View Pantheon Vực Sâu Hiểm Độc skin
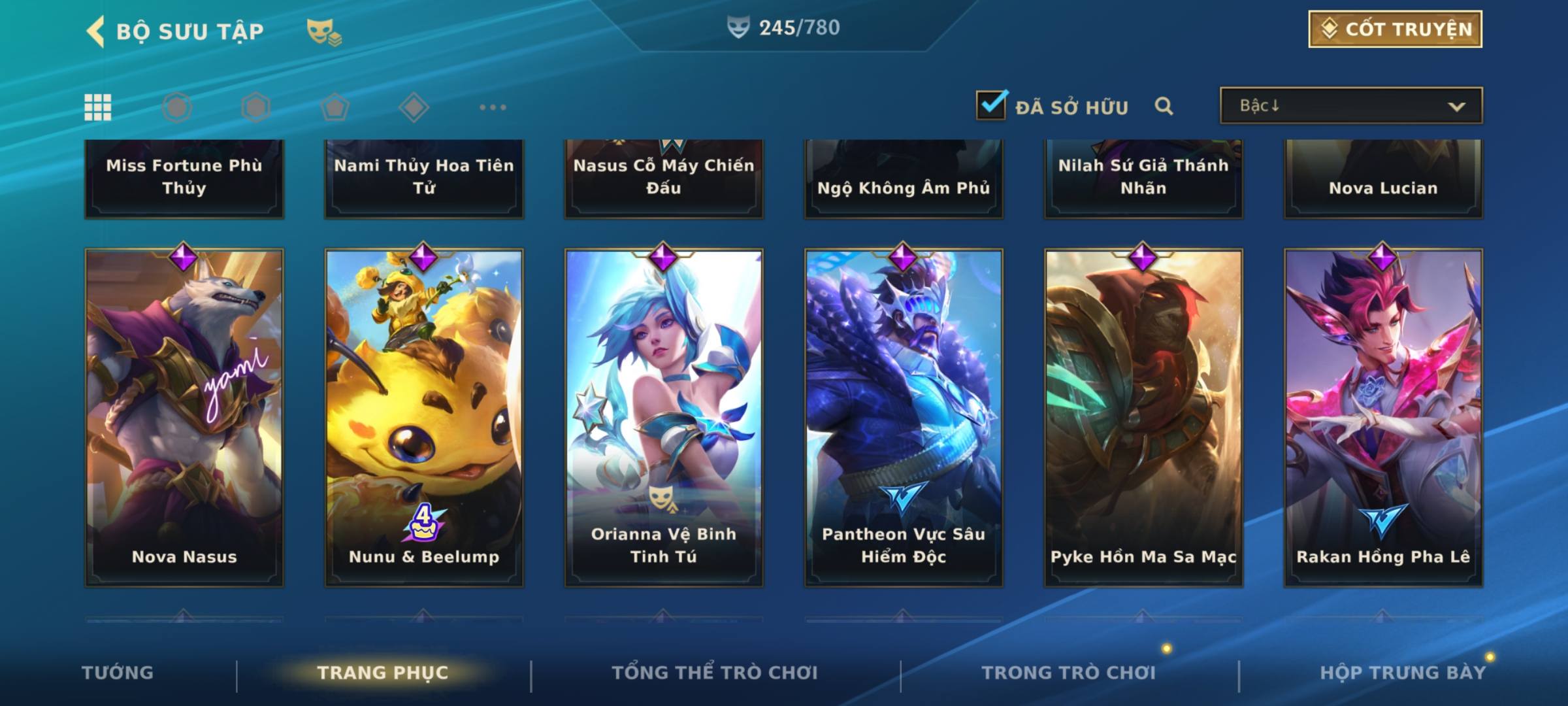The height and width of the screenshot is (706, 1568). click(904, 417)
